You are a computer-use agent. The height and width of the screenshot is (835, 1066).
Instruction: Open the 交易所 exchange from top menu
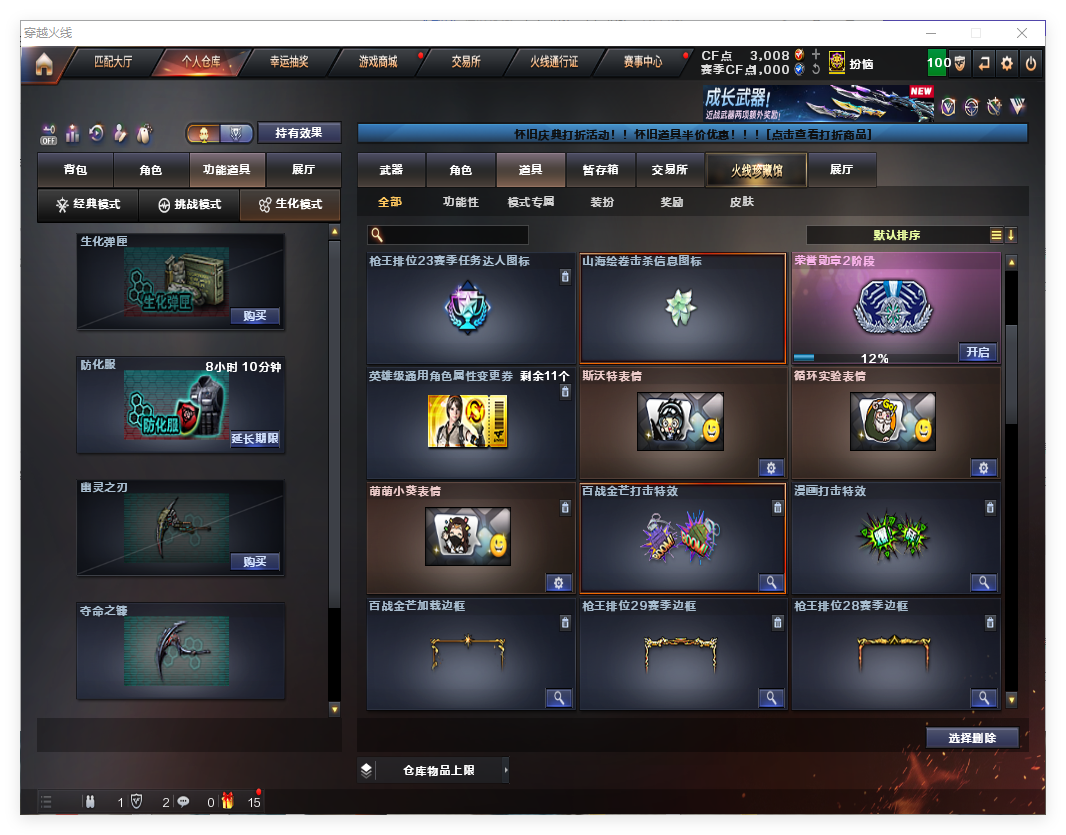tap(465, 62)
